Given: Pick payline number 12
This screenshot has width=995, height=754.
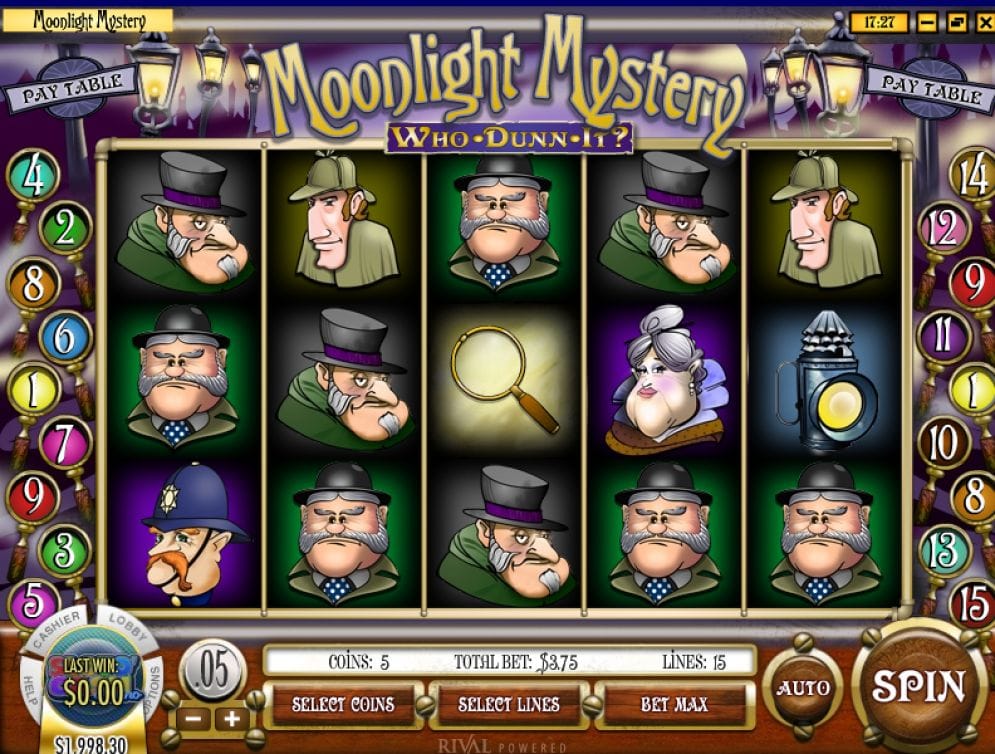Looking at the screenshot, I should coord(942,230).
